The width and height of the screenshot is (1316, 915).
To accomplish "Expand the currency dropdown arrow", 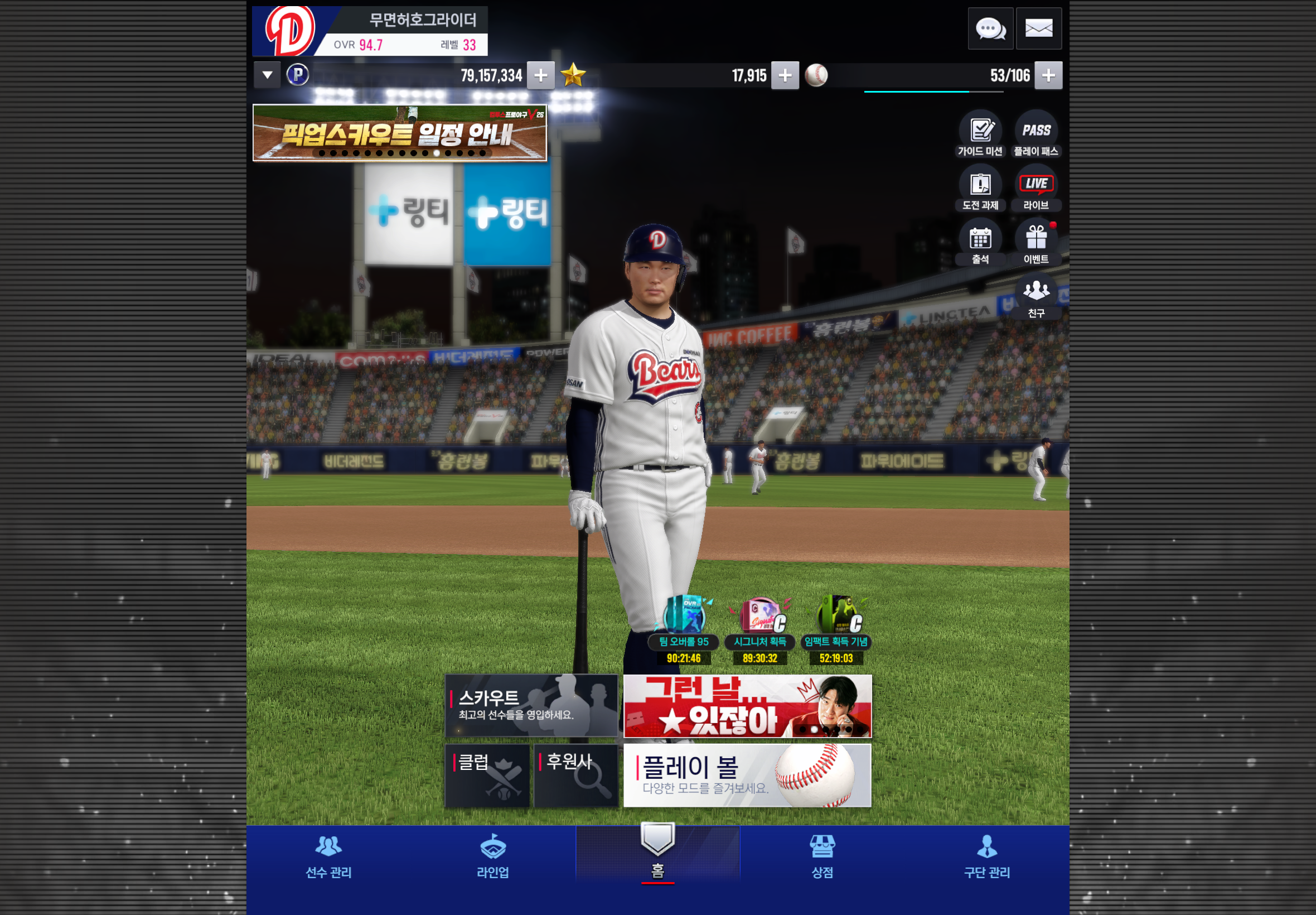I will pos(267,75).
